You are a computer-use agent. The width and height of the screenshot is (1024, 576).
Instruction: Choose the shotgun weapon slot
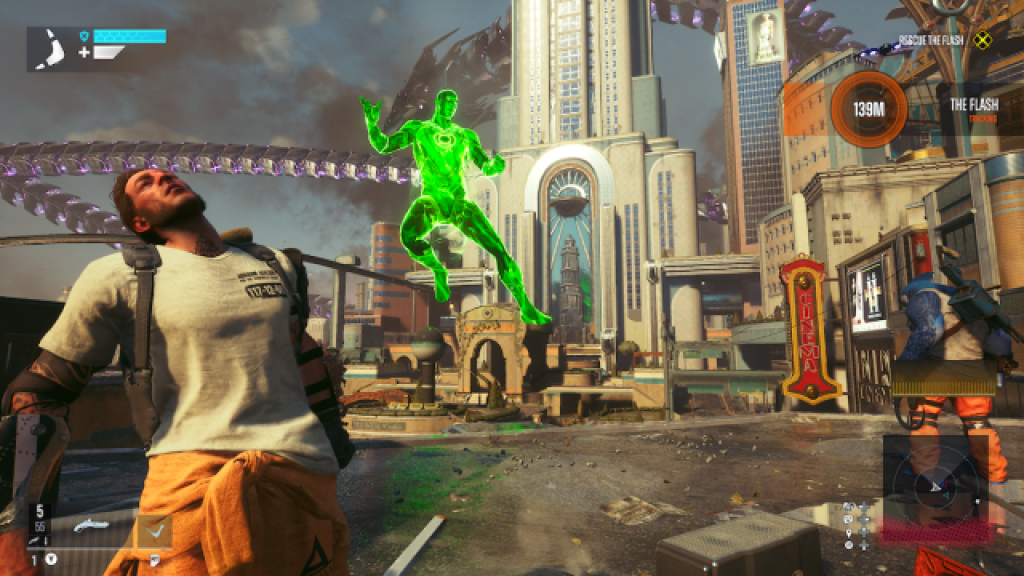[x=91, y=526]
